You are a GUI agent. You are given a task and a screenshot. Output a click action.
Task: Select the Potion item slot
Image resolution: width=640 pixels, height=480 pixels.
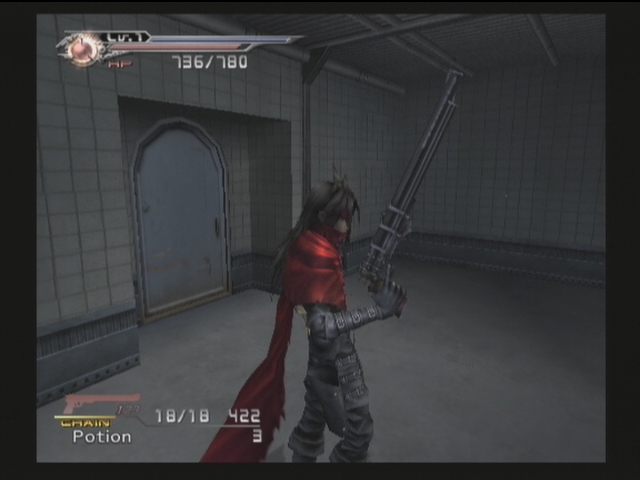102,437
